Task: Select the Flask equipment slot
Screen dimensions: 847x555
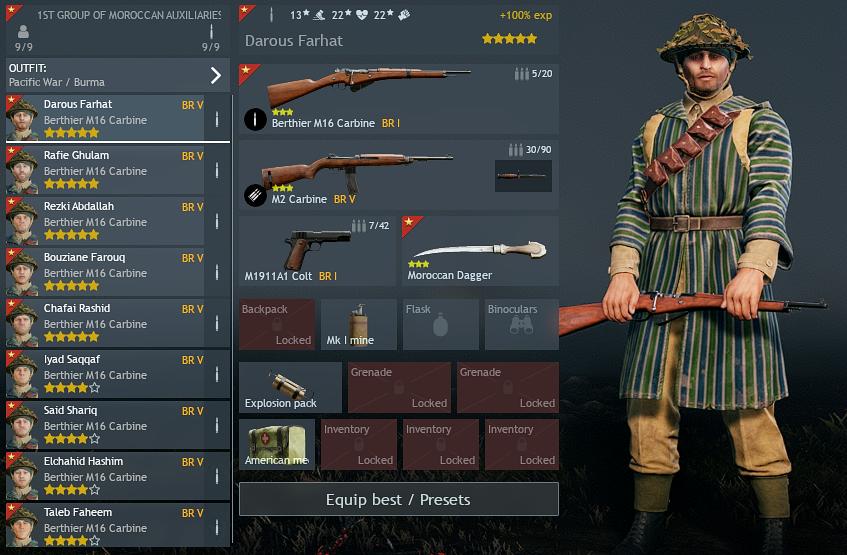Action: (x=440, y=325)
